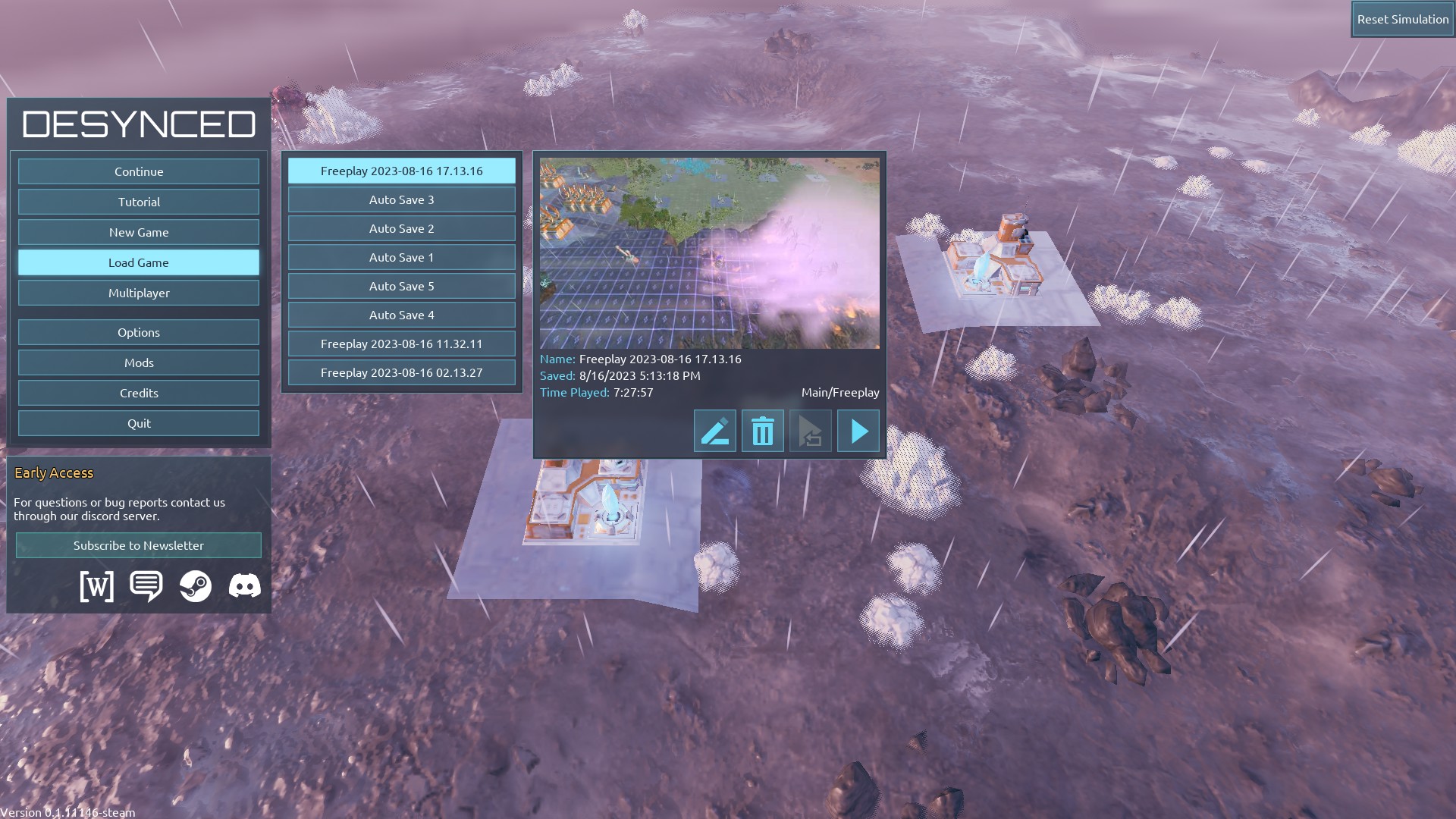Pick the Freeplay 2023-08-16 11.32.11 save
The image size is (1456, 819).
tap(401, 344)
